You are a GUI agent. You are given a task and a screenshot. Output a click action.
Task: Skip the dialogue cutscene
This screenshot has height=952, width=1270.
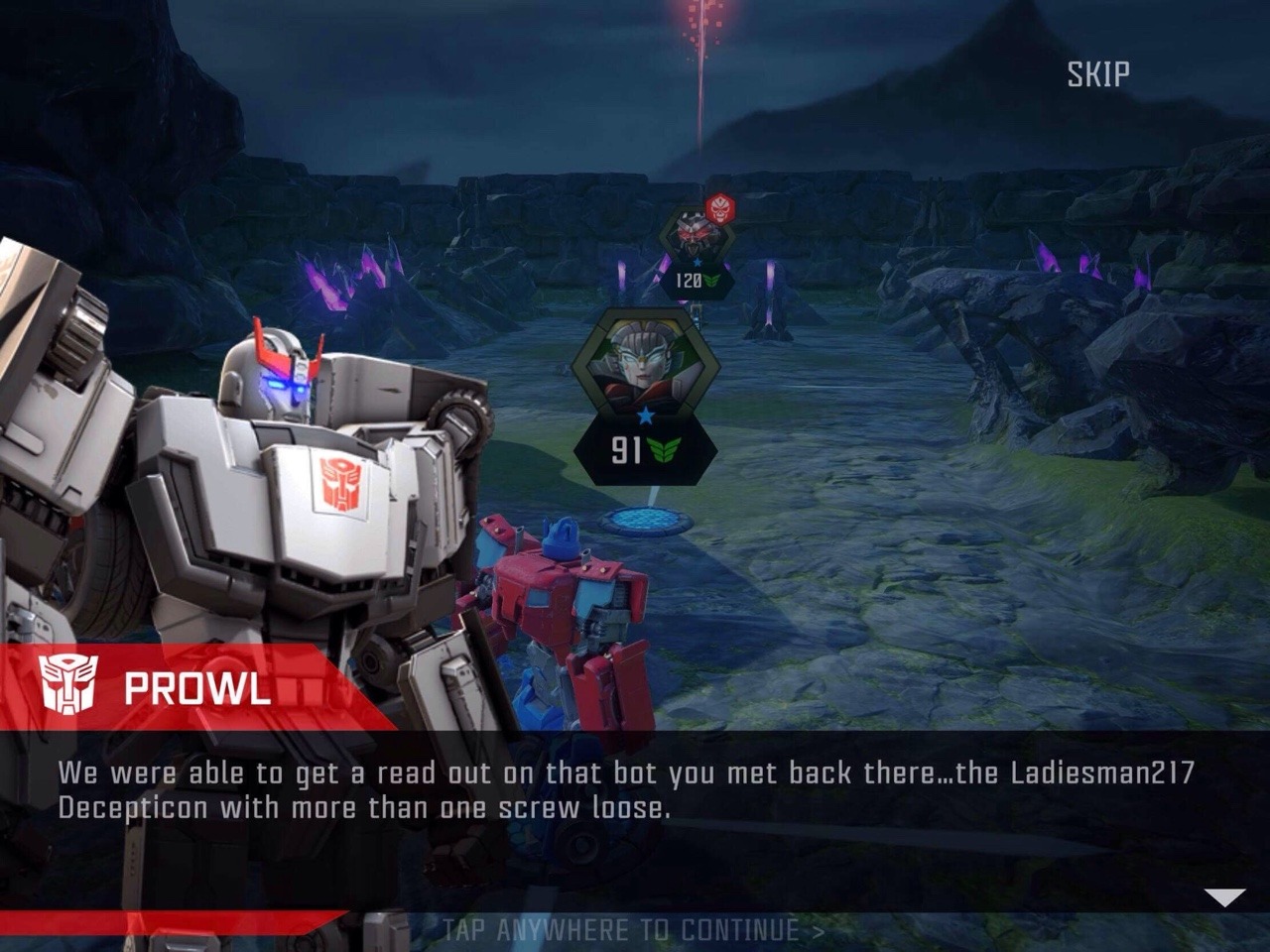click(x=1097, y=74)
